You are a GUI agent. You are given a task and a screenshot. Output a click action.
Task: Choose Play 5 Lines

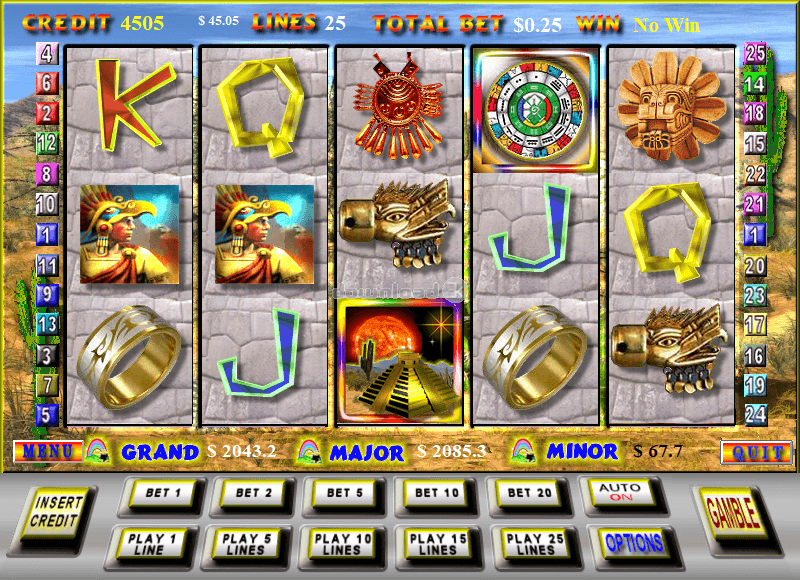[x=246, y=543]
